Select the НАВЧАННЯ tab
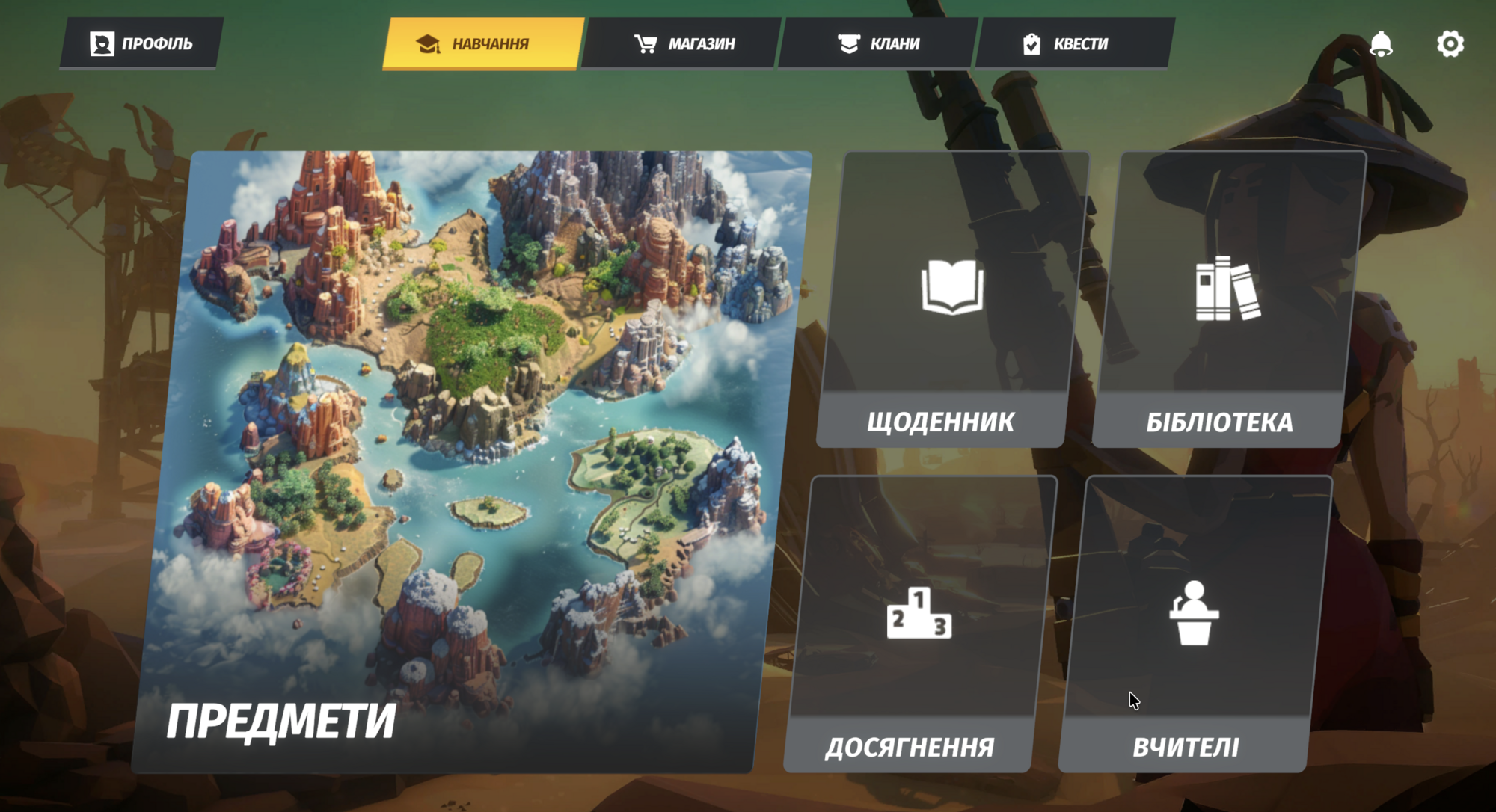Screen dimensions: 1496x812 pos(482,43)
